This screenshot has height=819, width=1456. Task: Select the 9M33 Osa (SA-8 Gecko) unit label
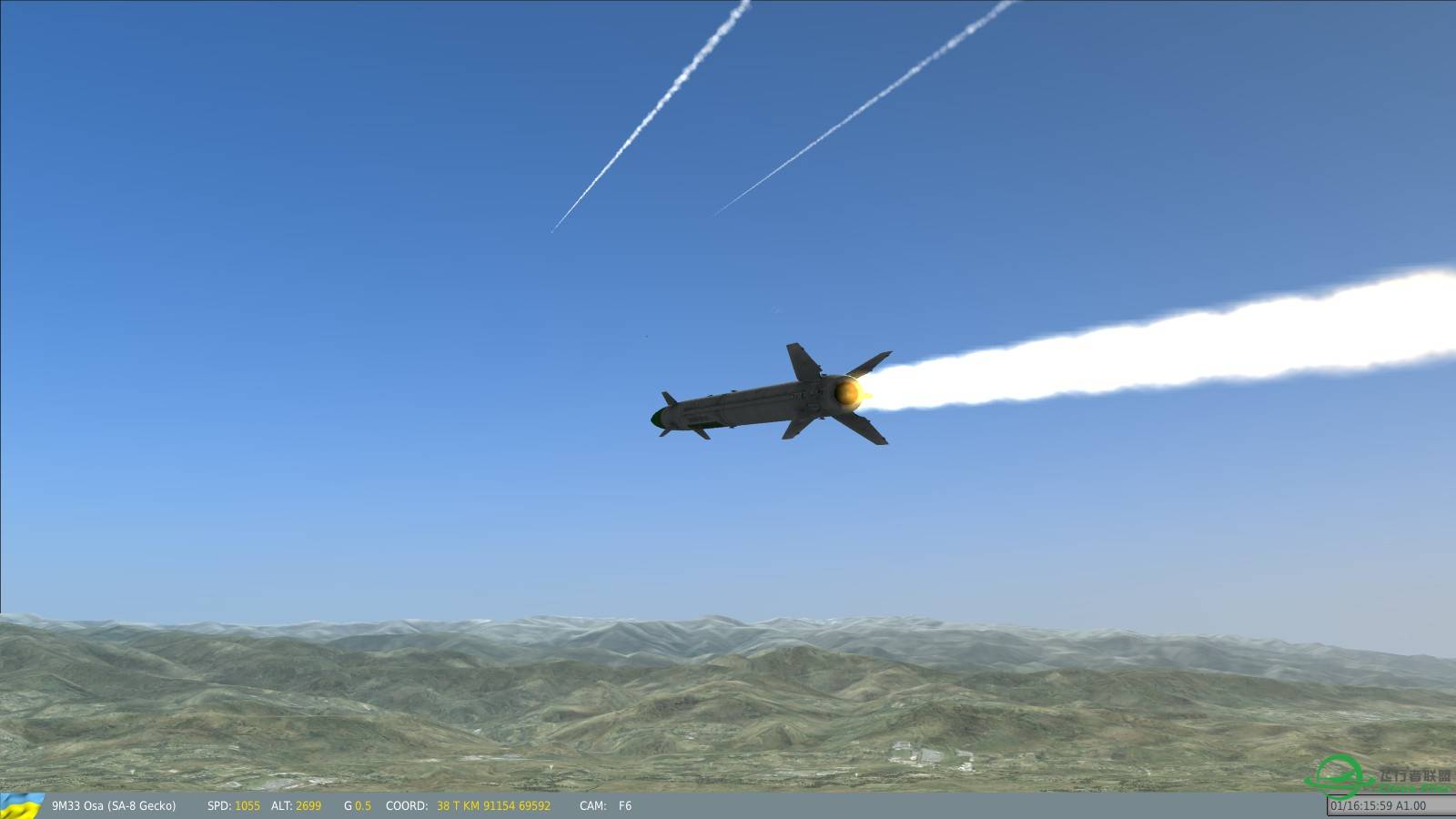coord(116,806)
